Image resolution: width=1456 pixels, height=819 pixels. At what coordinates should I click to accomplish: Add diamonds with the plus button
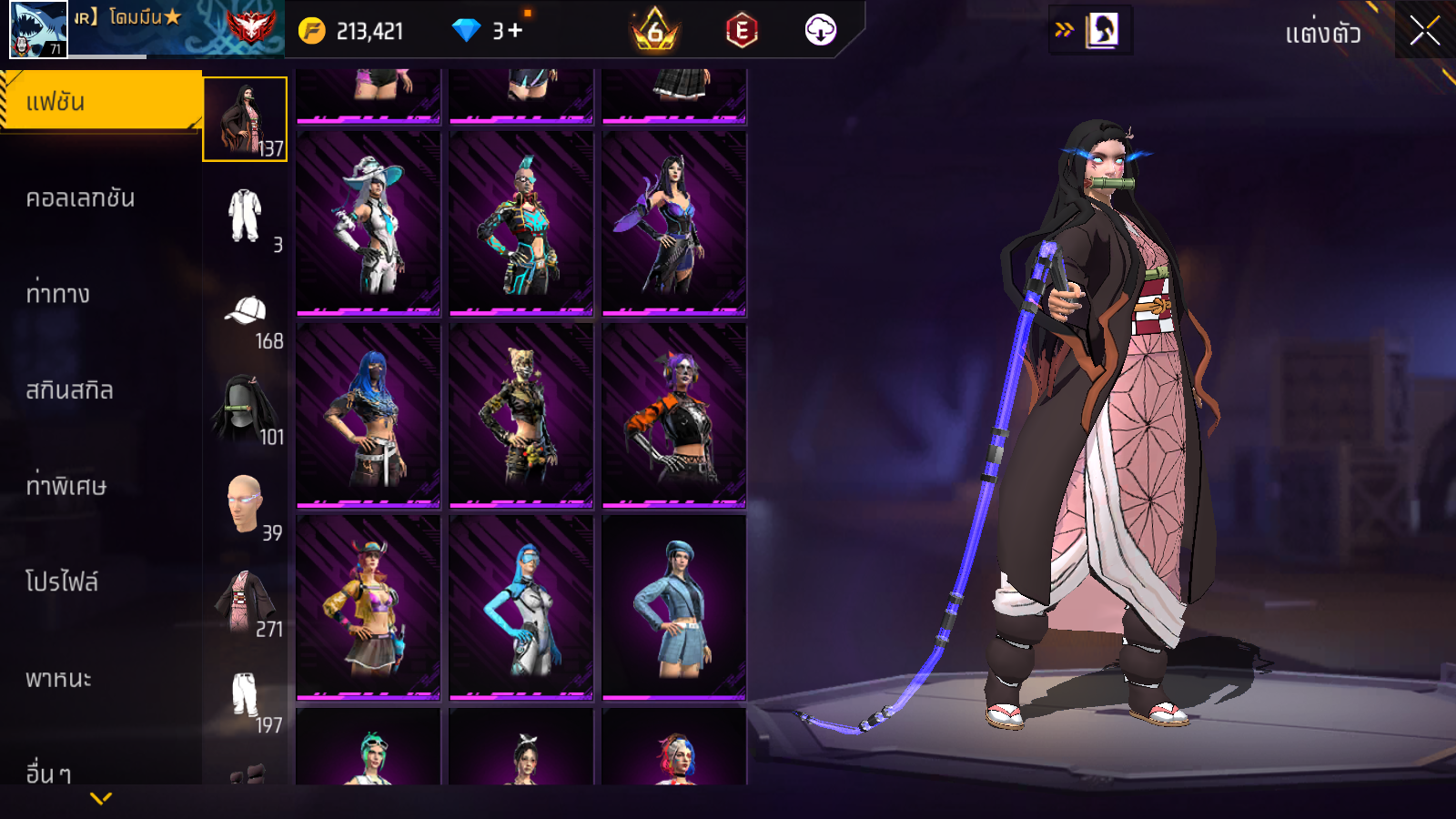click(x=514, y=31)
